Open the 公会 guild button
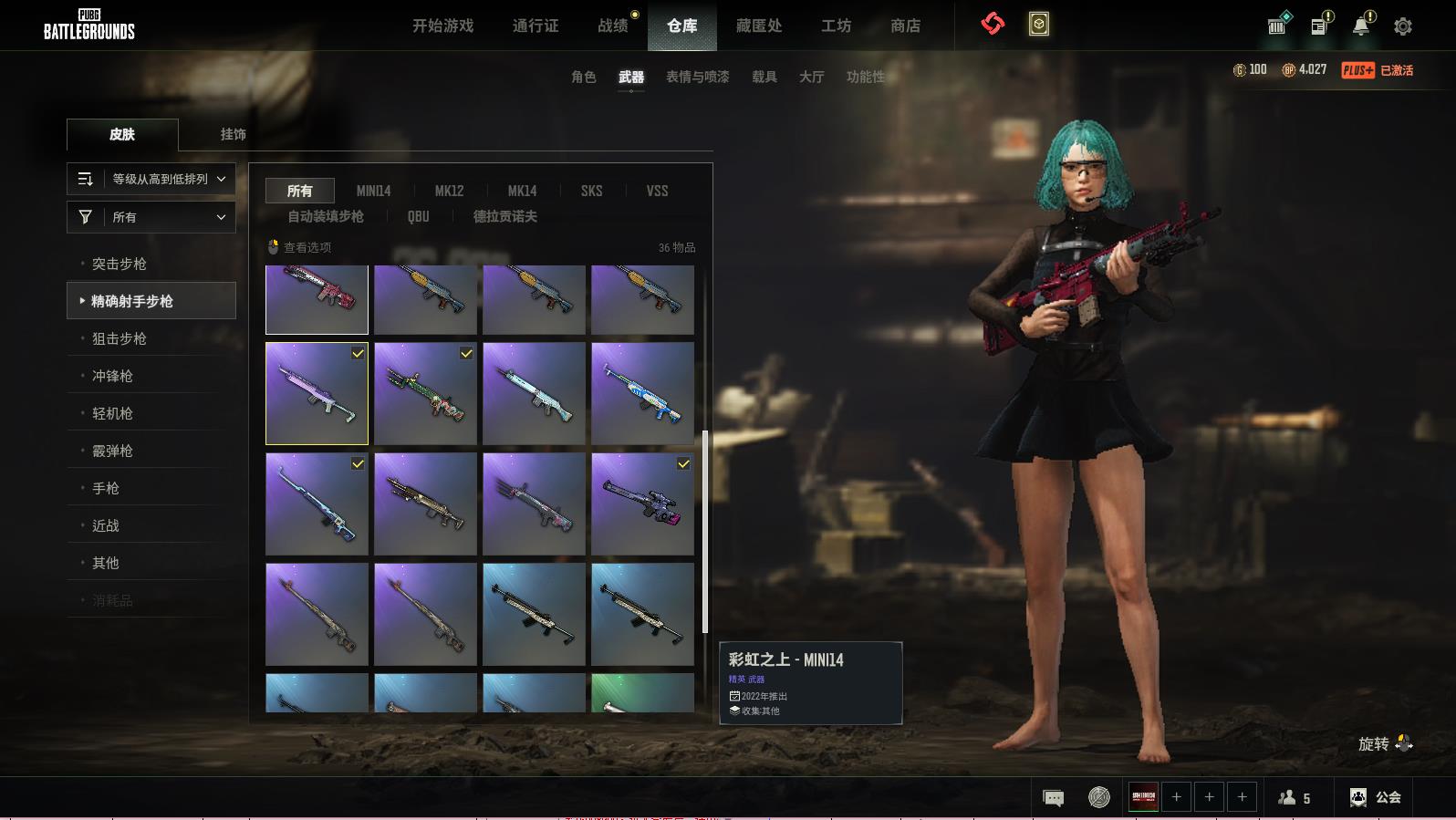The width and height of the screenshot is (1456, 820). click(x=1376, y=797)
